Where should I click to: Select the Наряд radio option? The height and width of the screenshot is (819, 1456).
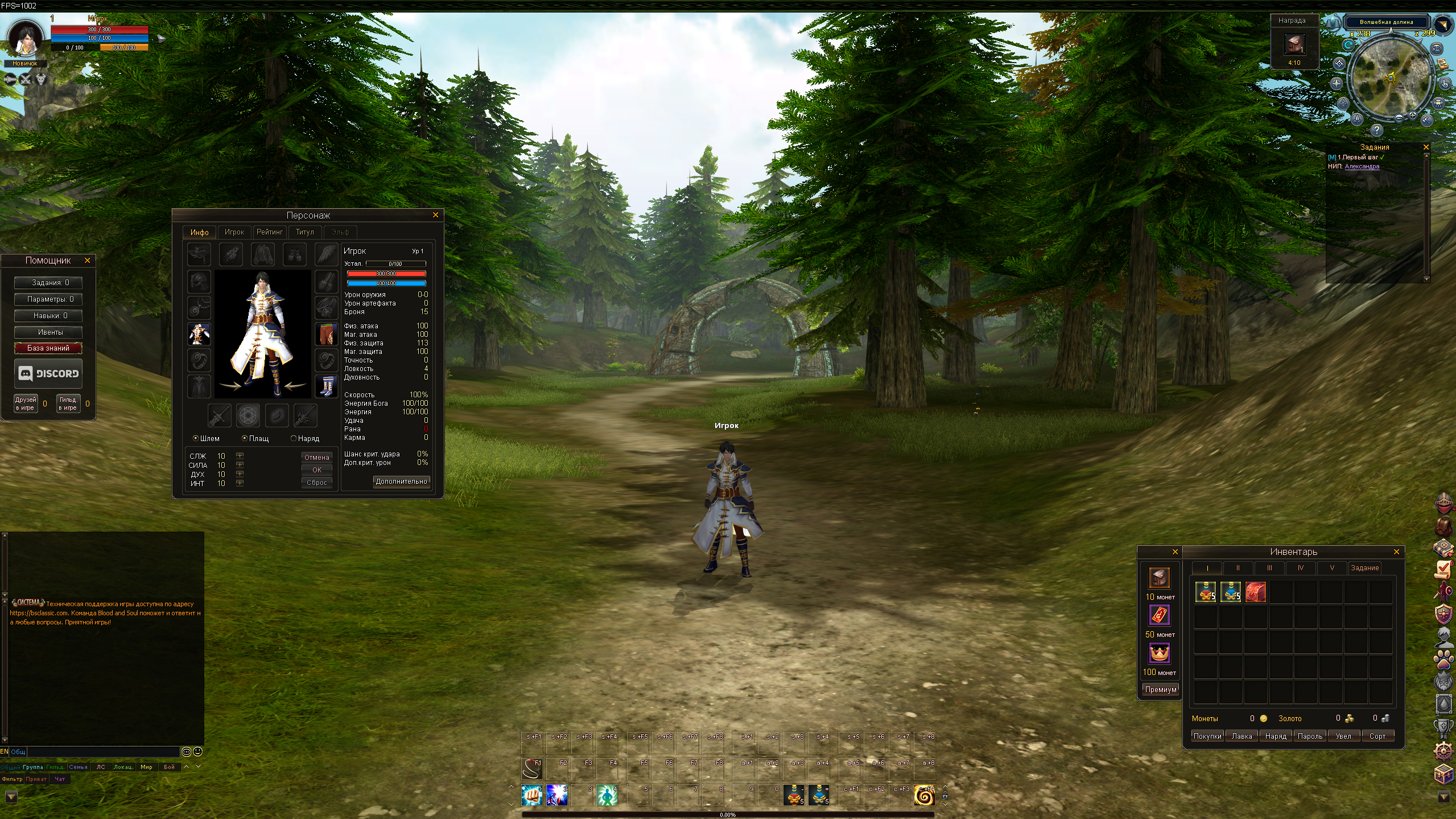click(x=294, y=438)
